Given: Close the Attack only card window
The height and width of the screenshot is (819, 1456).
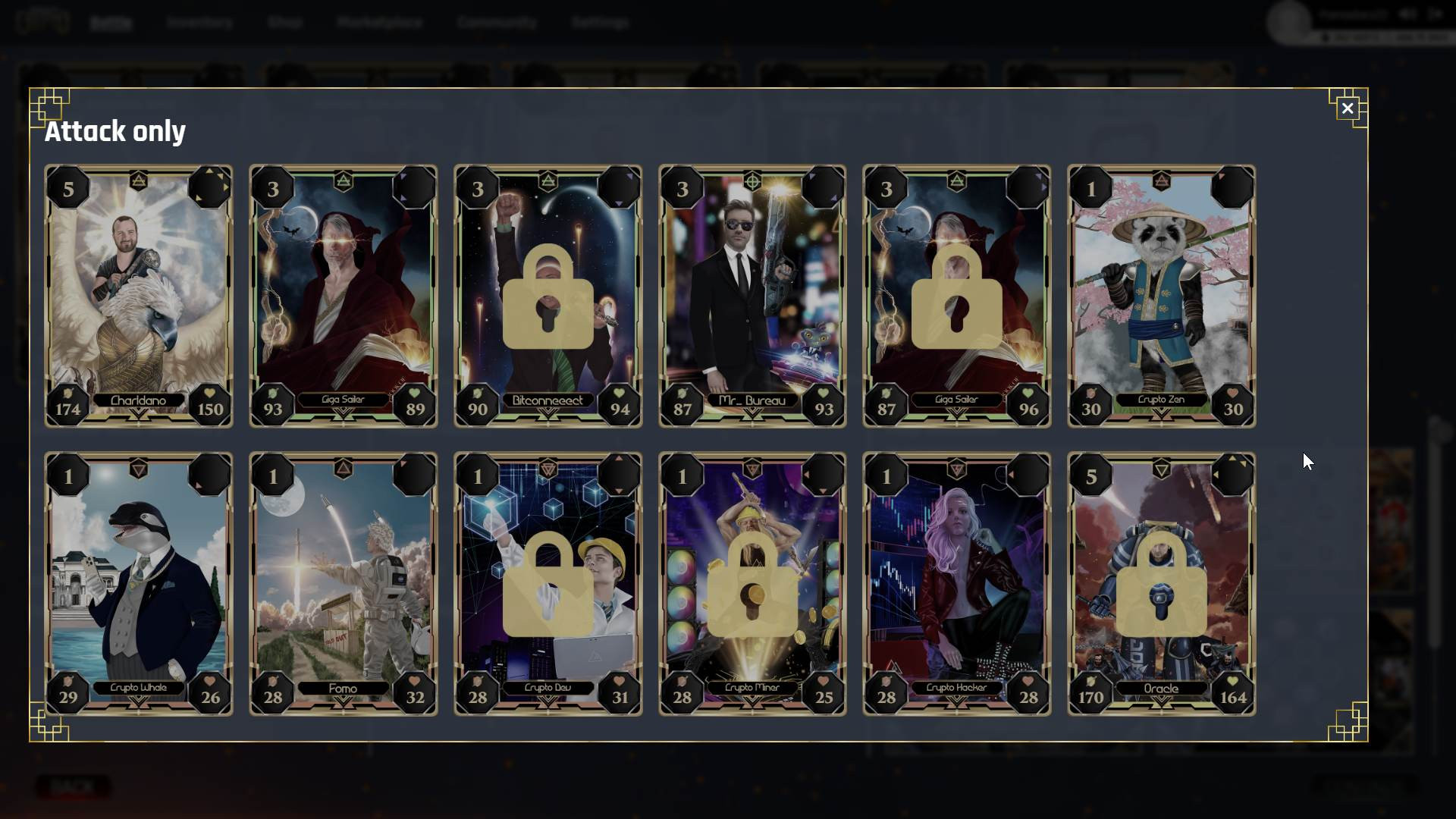Looking at the screenshot, I should (1347, 108).
